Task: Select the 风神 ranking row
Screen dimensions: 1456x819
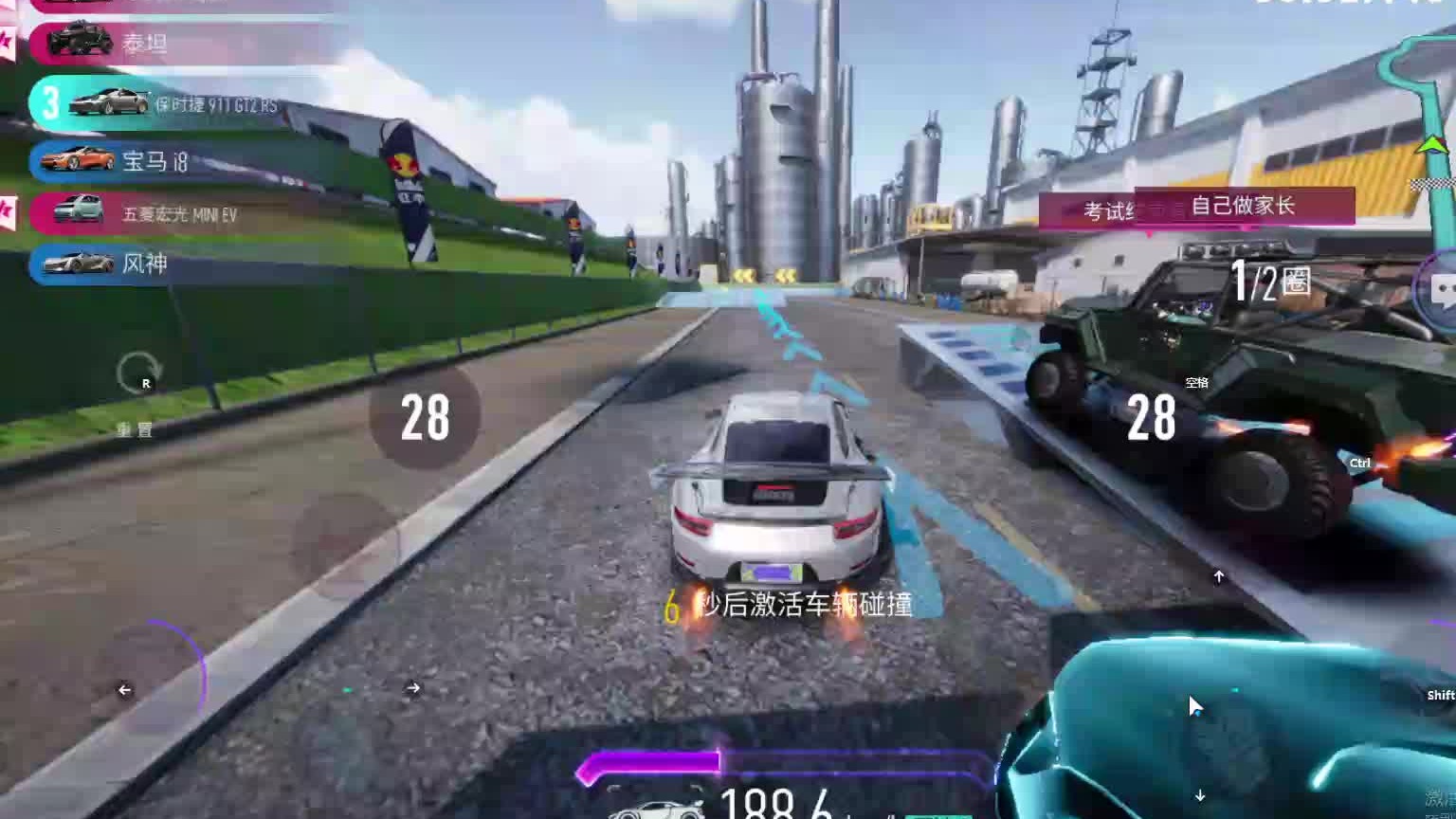Action: (142, 264)
